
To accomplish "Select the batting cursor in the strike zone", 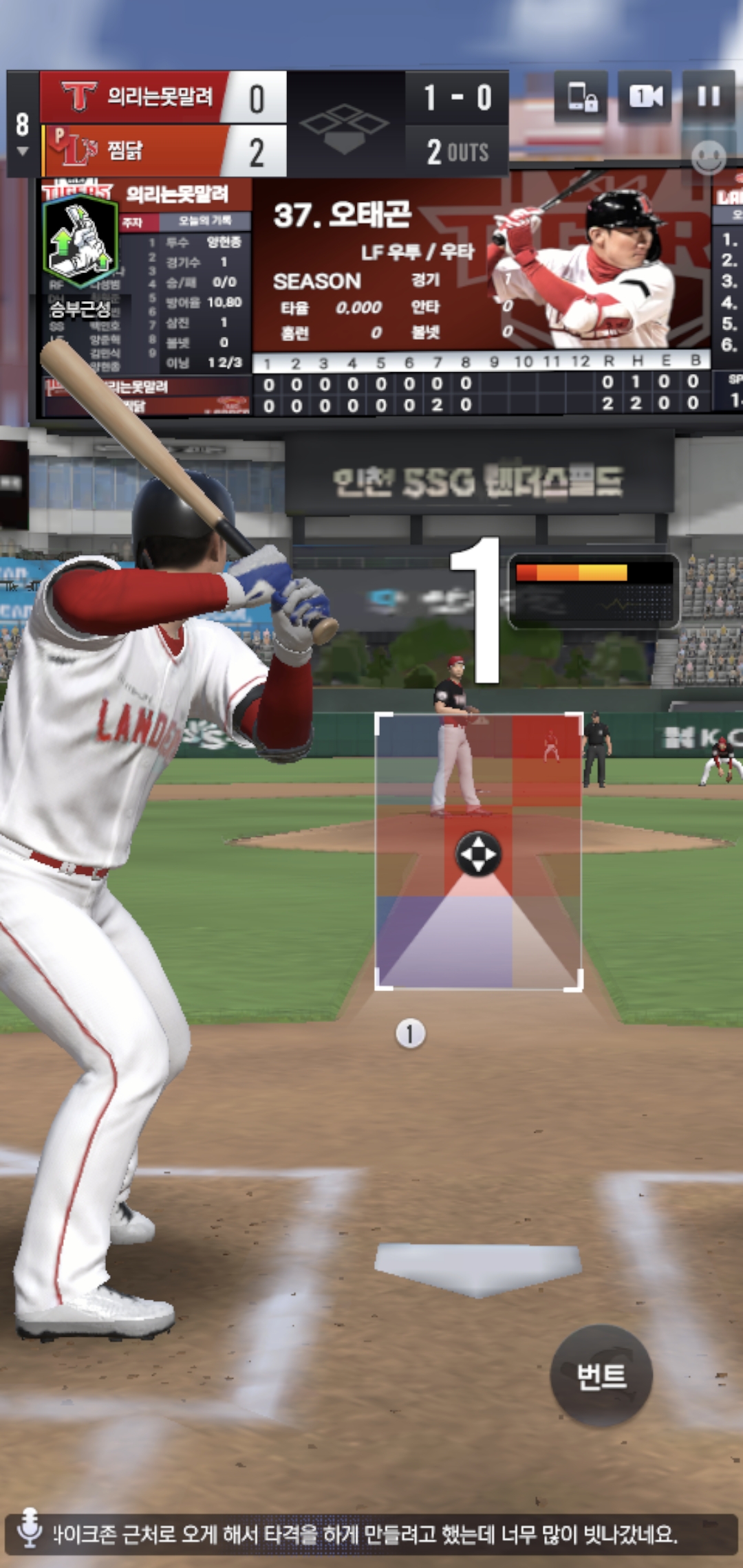I will coord(478,854).
